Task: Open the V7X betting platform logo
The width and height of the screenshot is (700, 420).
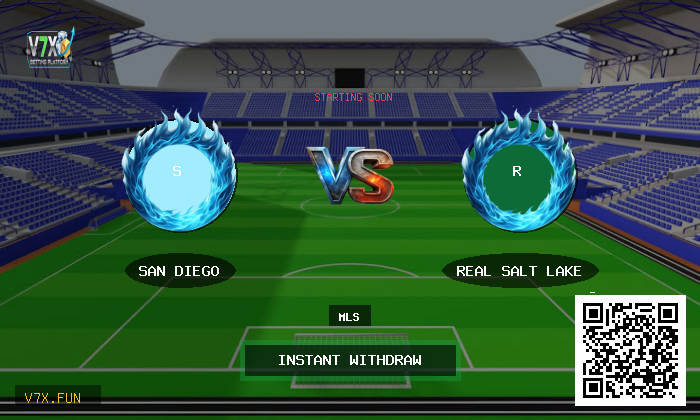Action: 50,49
